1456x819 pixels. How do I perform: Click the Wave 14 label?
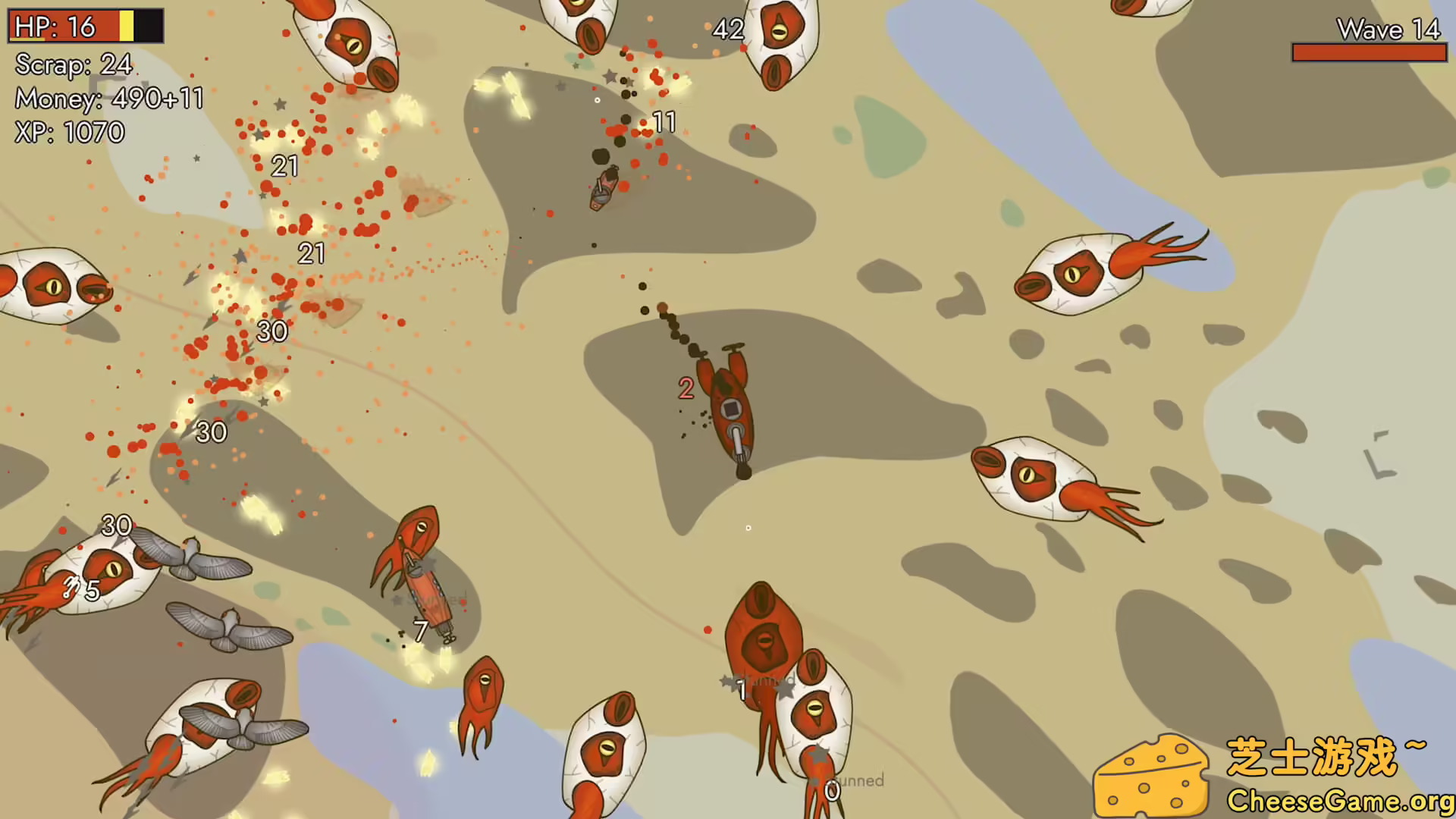point(1388,30)
